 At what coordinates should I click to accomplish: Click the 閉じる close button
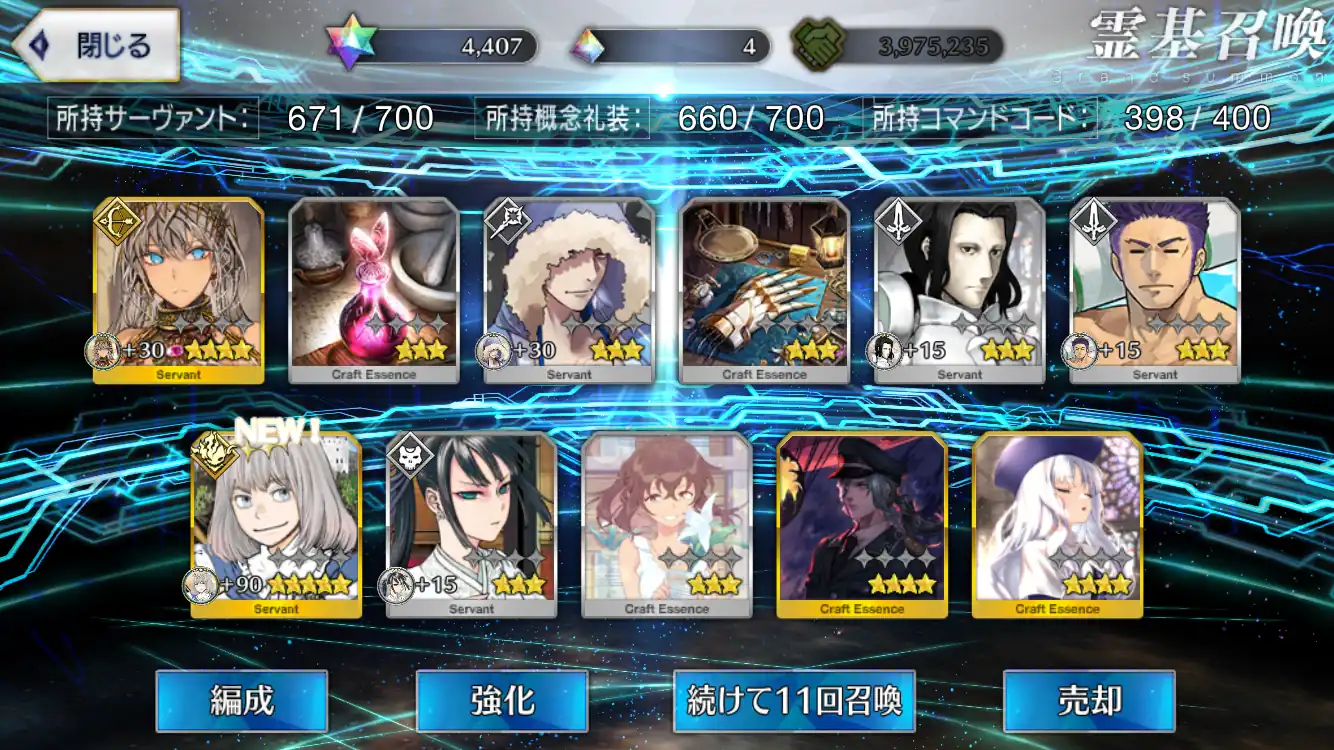click(x=95, y=43)
